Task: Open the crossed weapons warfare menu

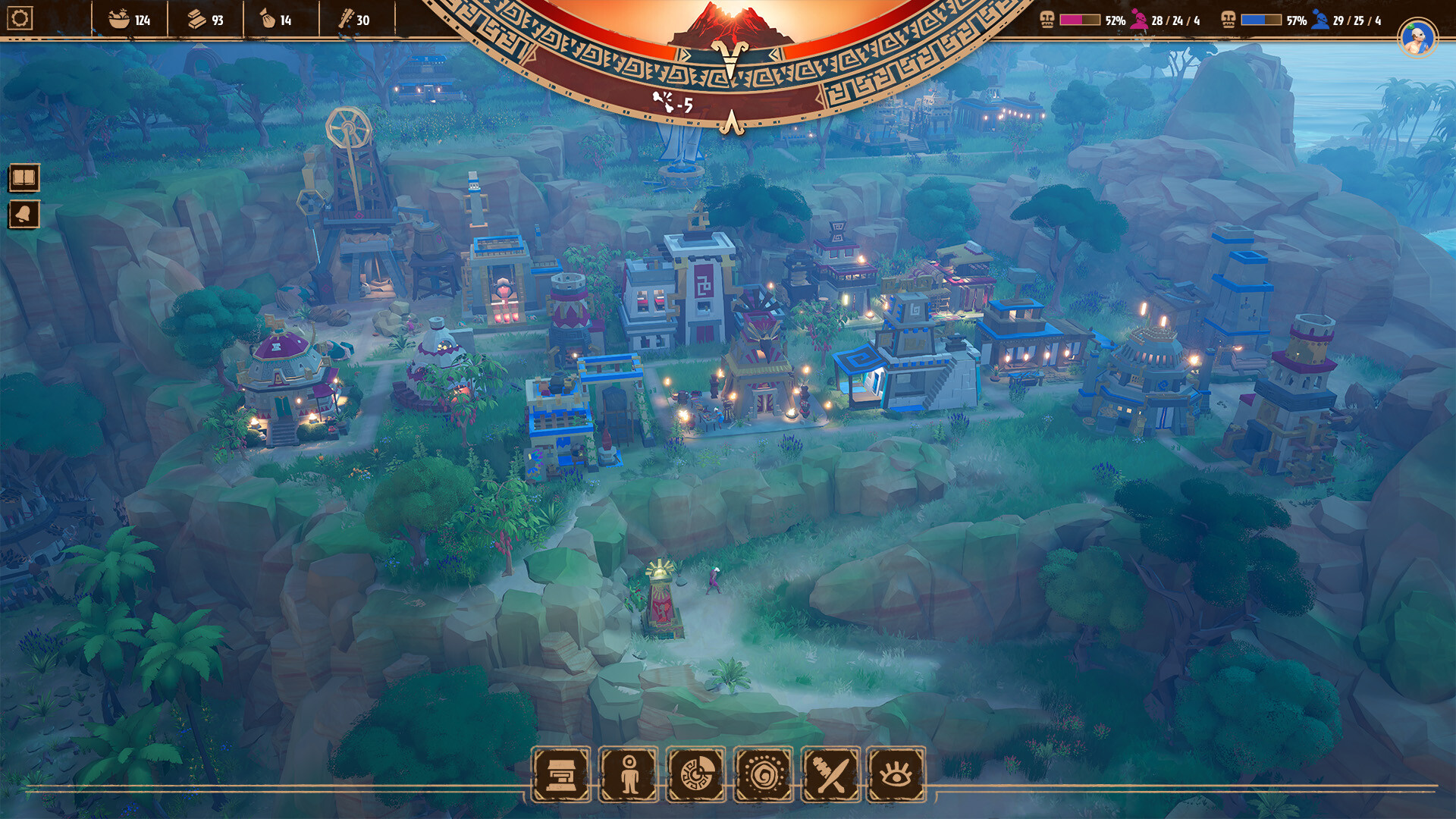Action: point(831,775)
